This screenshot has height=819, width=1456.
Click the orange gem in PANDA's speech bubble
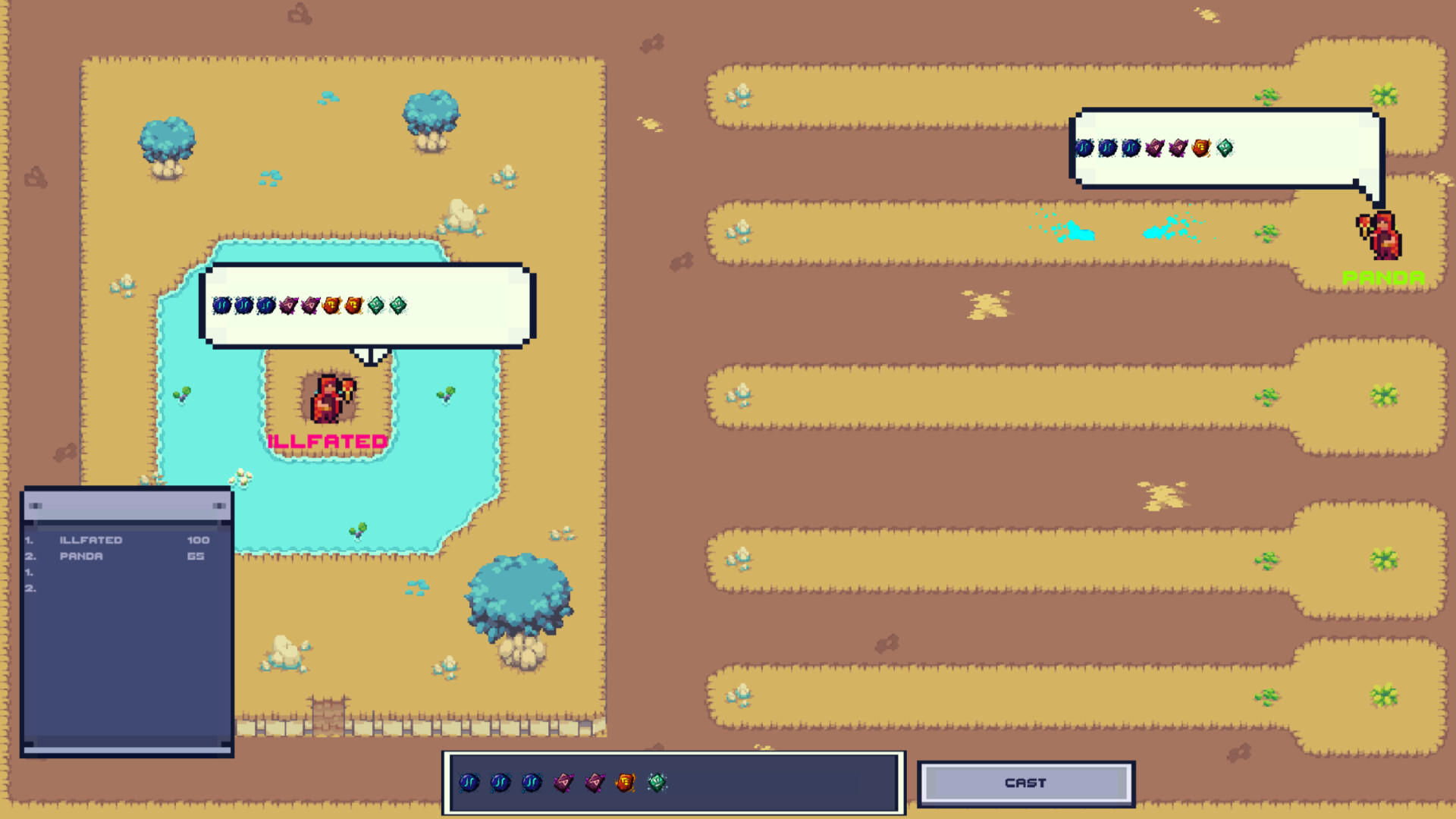[x=1200, y=149]
